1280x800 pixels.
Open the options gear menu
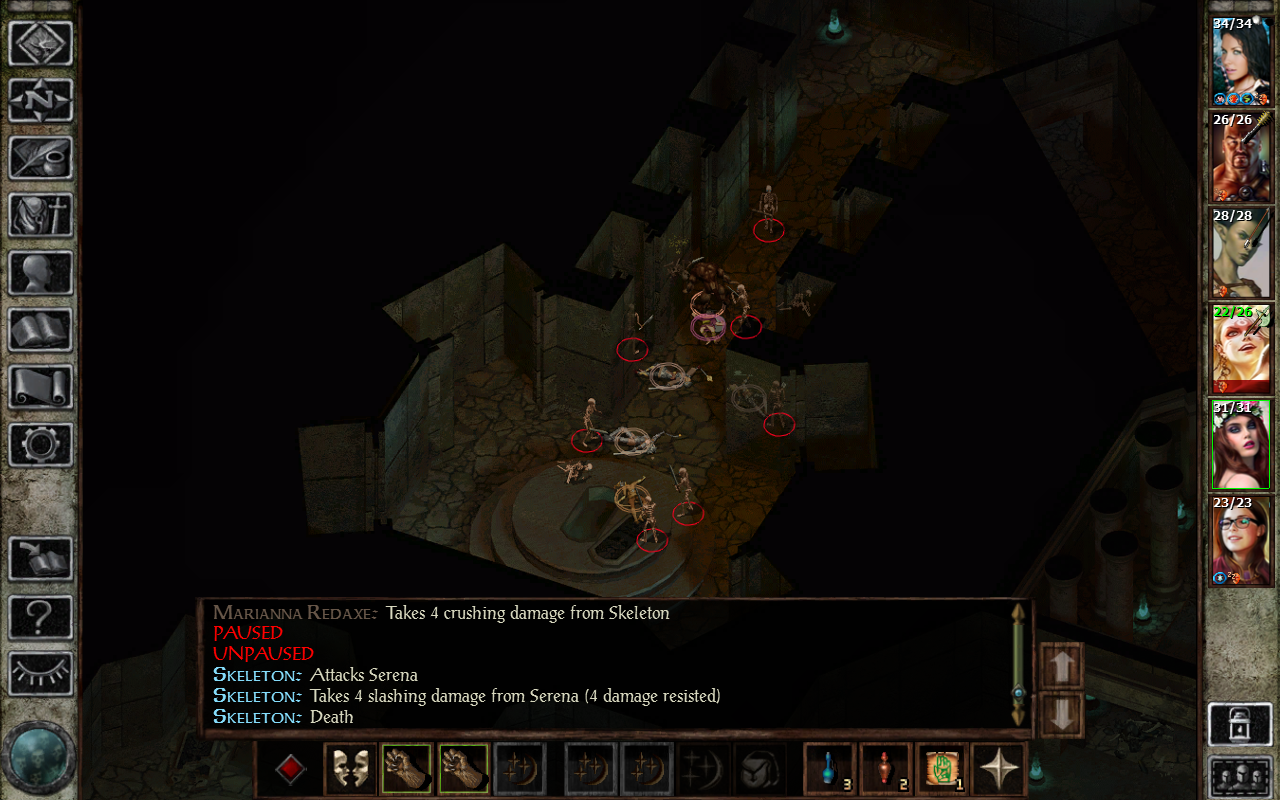click(41, 444)
